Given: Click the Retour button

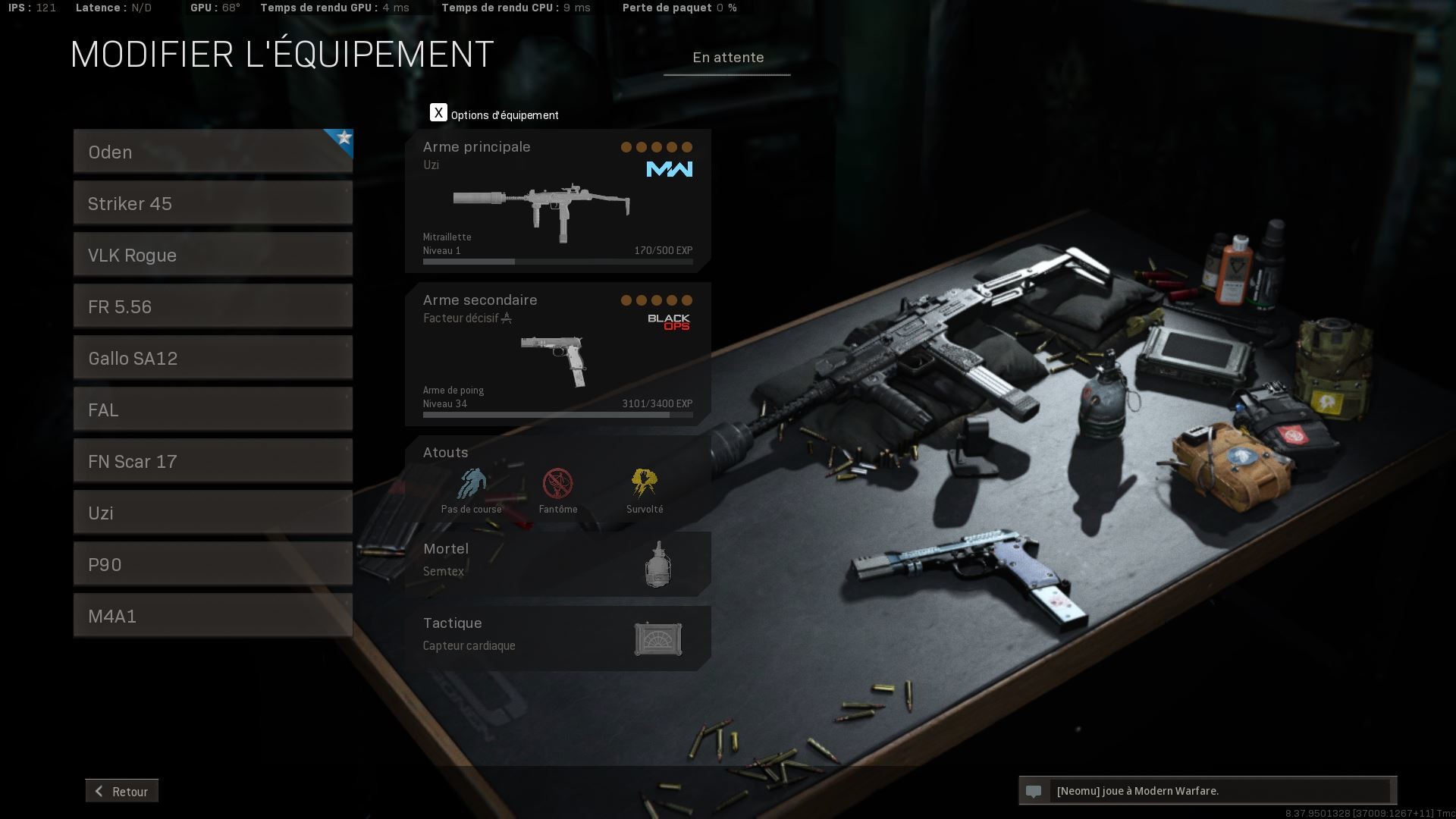Looking at the screenshot, I should click(122, 791).
